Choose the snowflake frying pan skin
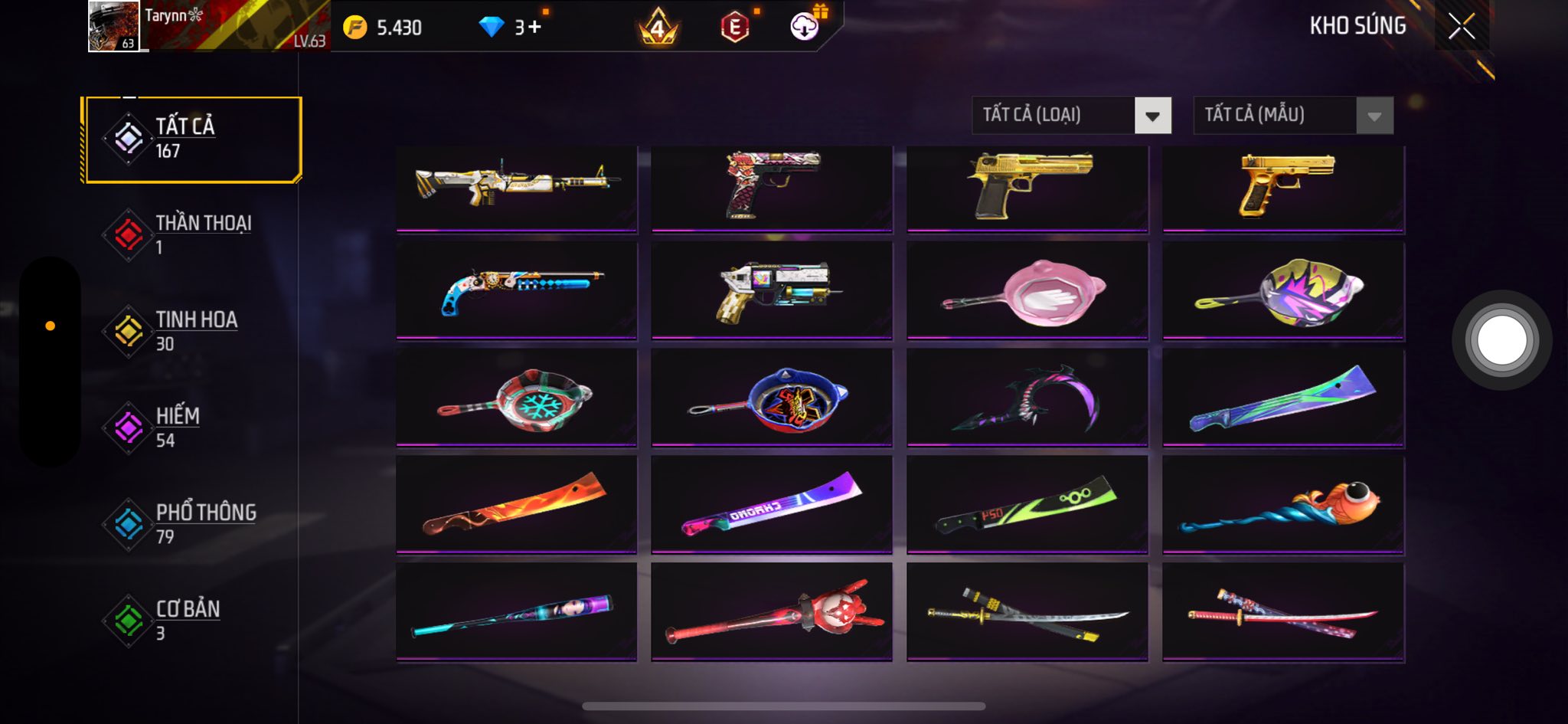 (x=516, y=398)
